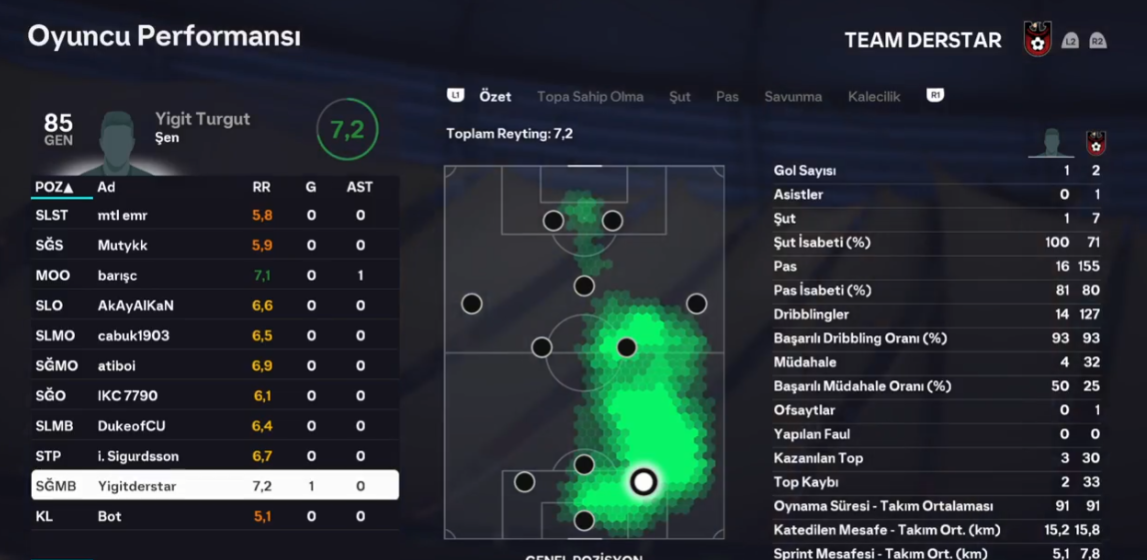Image resolution: width=1147 pixels, height=560 pixels.
Task: Pick AkAyAlKaN from the list
Action: click(x=215, y=305)
